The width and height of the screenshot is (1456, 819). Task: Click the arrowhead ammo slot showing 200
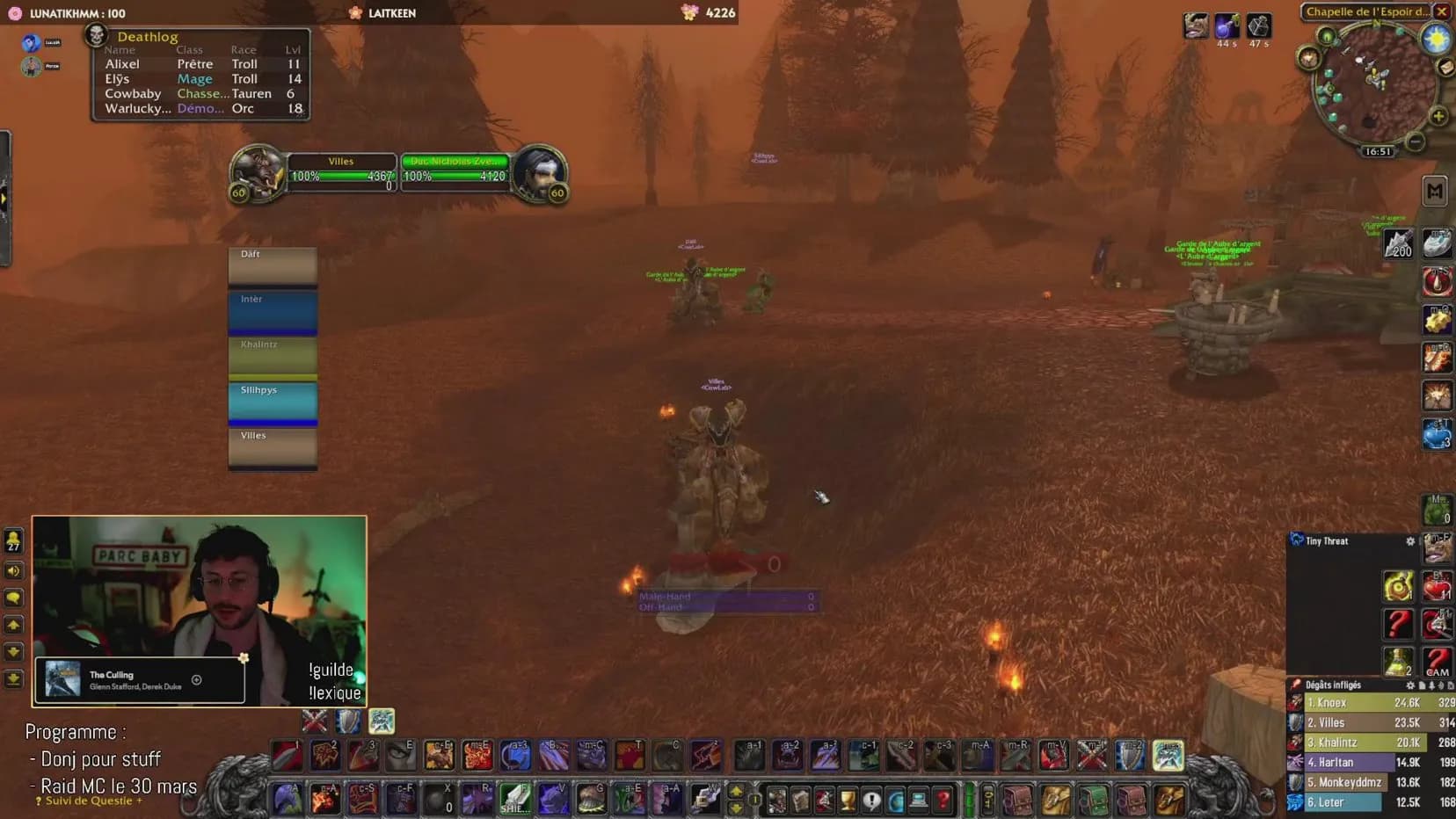pos(1399,243)
